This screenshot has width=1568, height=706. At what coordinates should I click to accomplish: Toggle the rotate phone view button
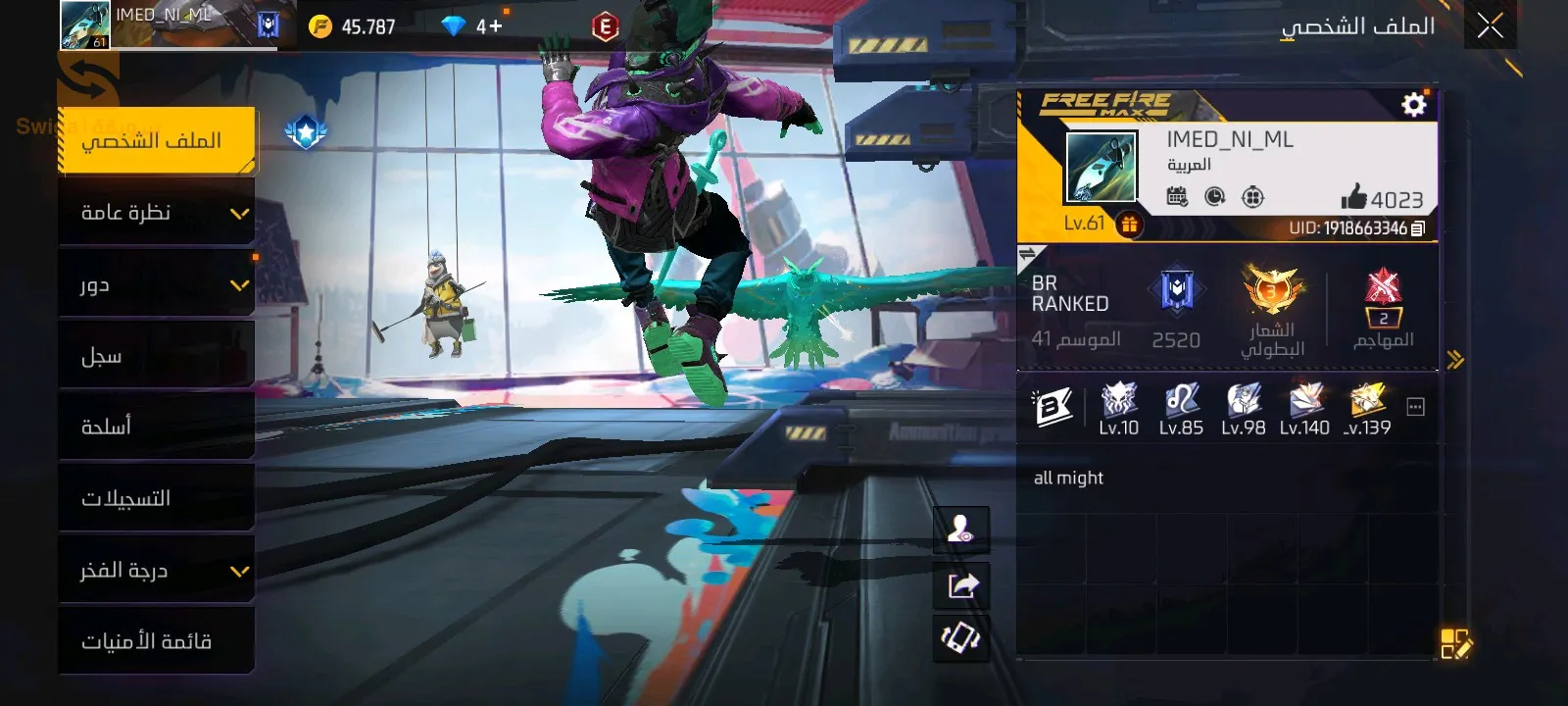click(x=961, y=638)
